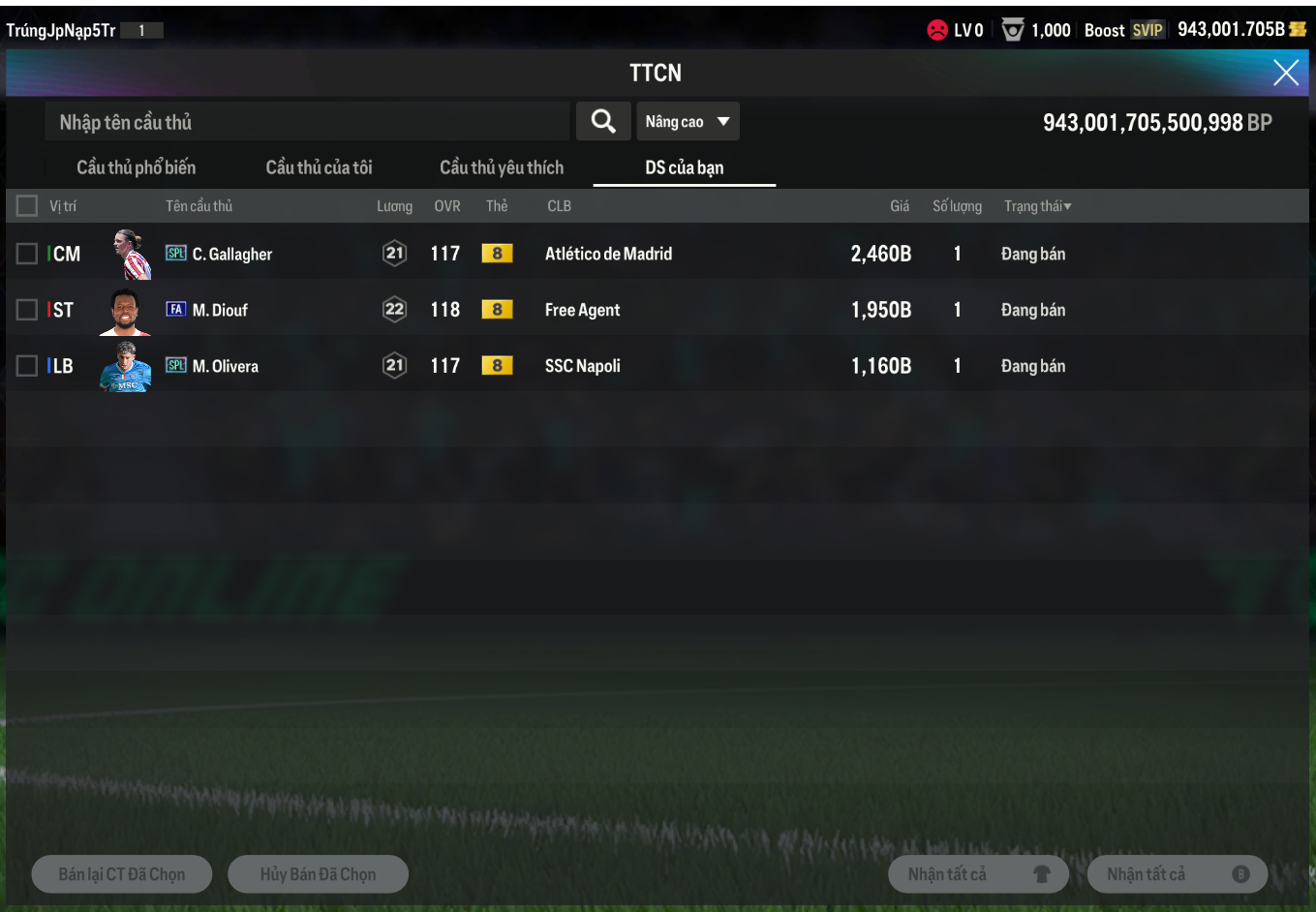The height and width of the screenshot is (912, 1316).
Task: Switch to the Cầu thủ của tôi tab
Action: click(x=319, y=167)
